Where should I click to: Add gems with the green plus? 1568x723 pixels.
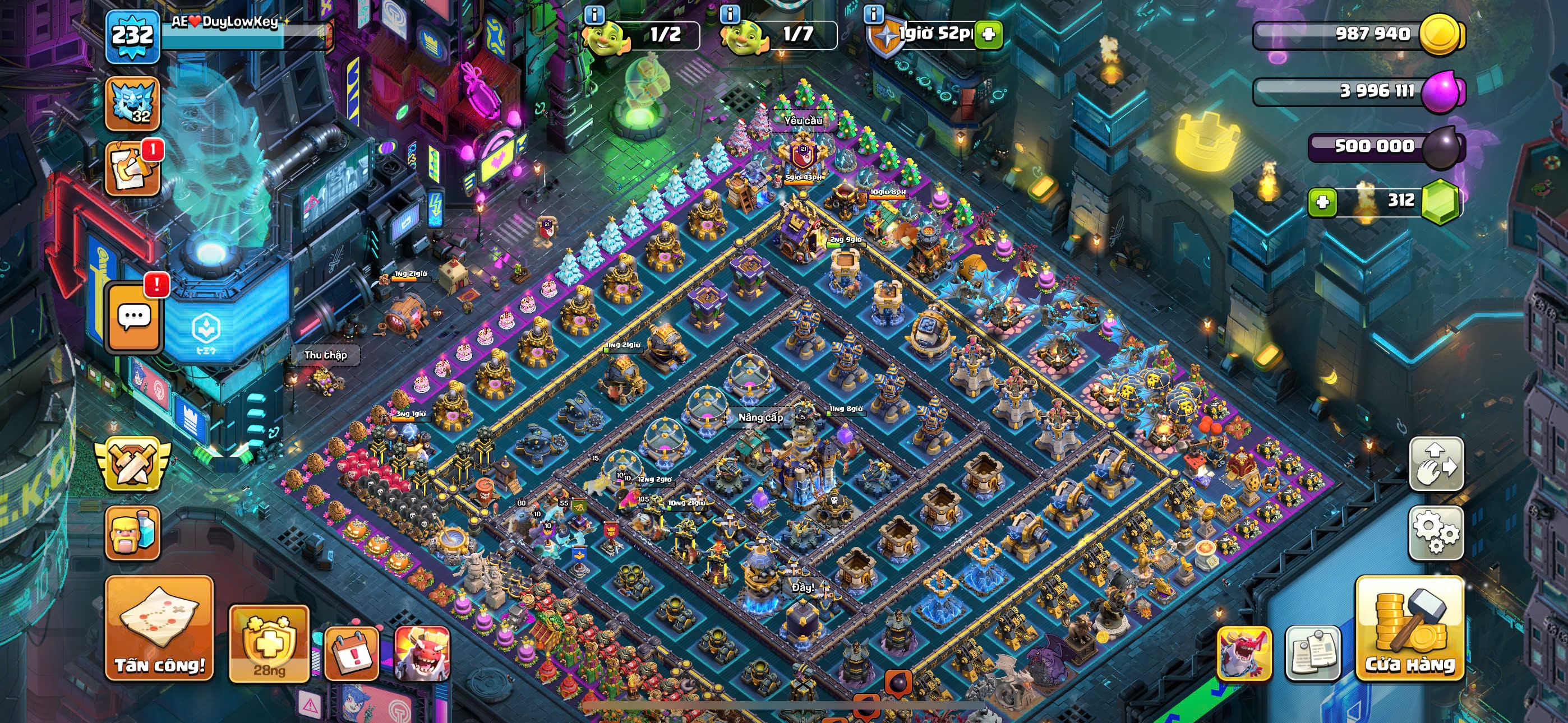[1322, 202]
